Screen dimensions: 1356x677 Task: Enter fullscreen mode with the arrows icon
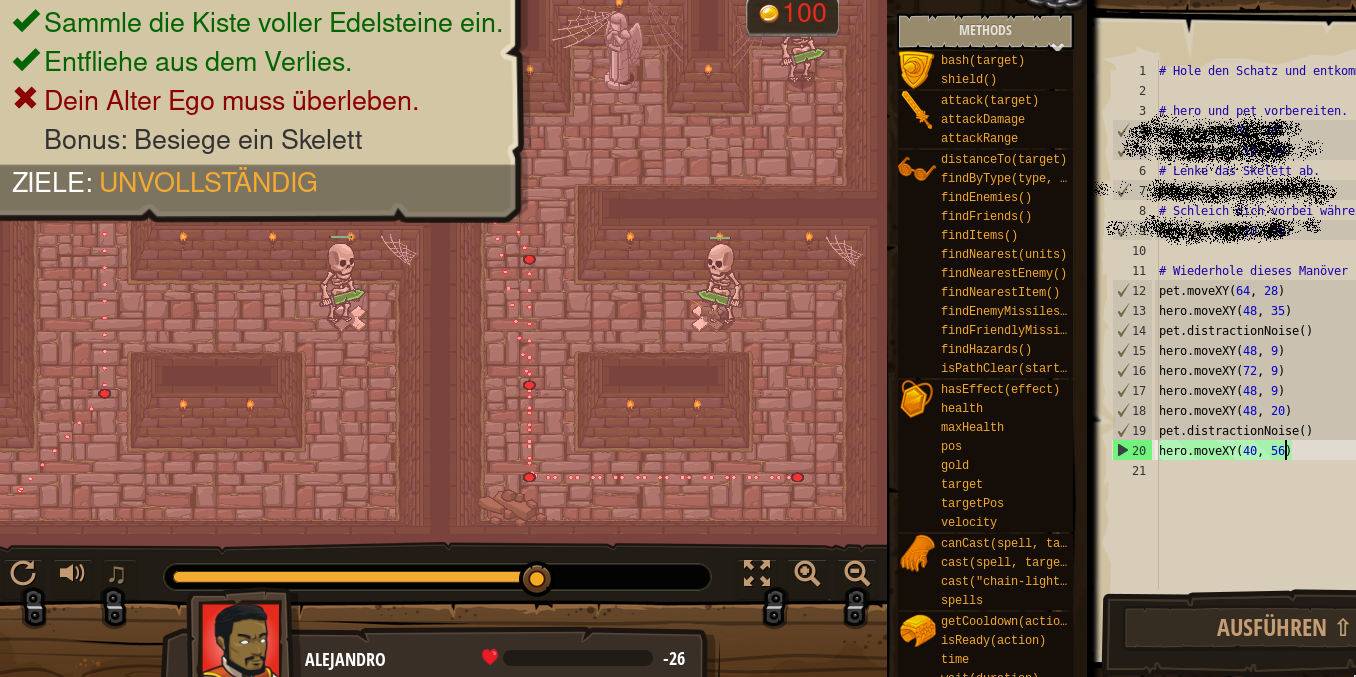[757, 573]
